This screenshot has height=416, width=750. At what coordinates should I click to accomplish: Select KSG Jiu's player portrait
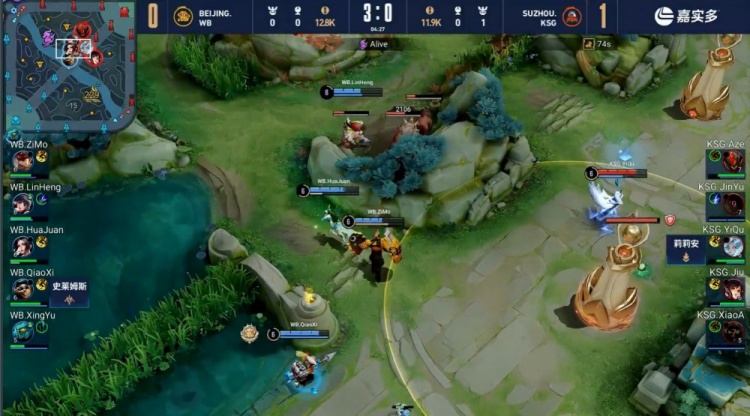pos(727,289)
